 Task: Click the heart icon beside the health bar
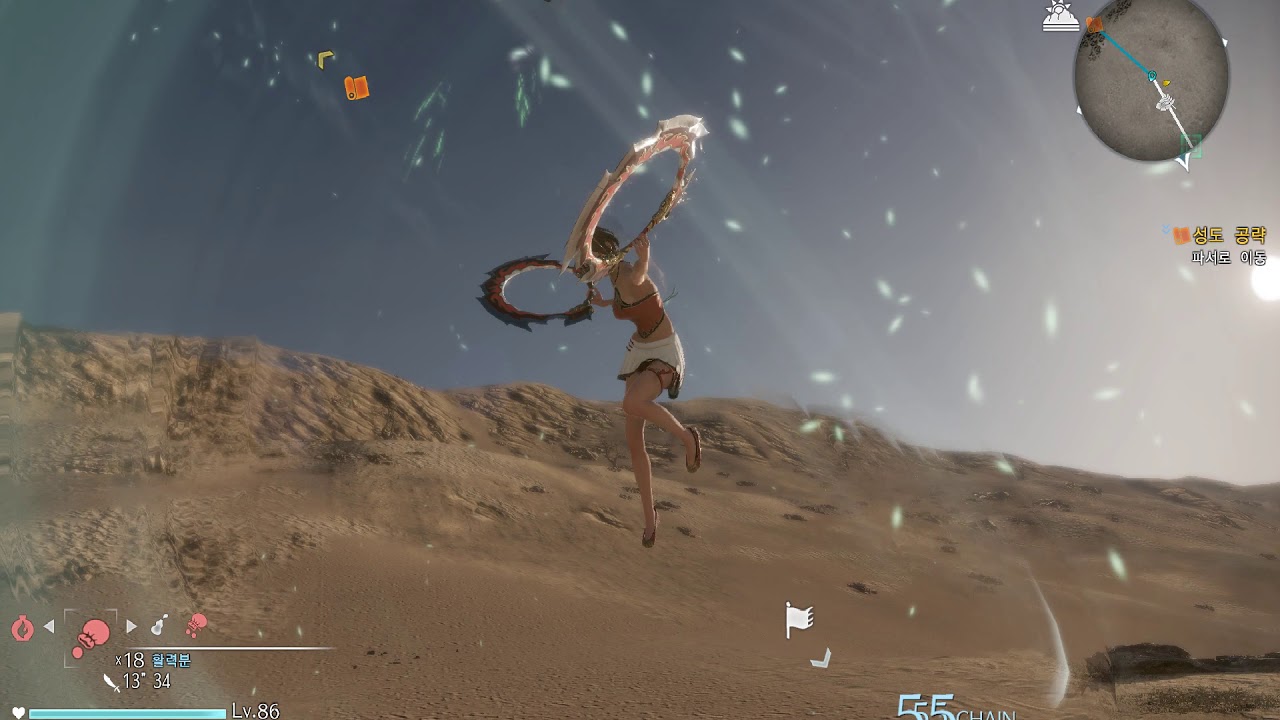18,711
